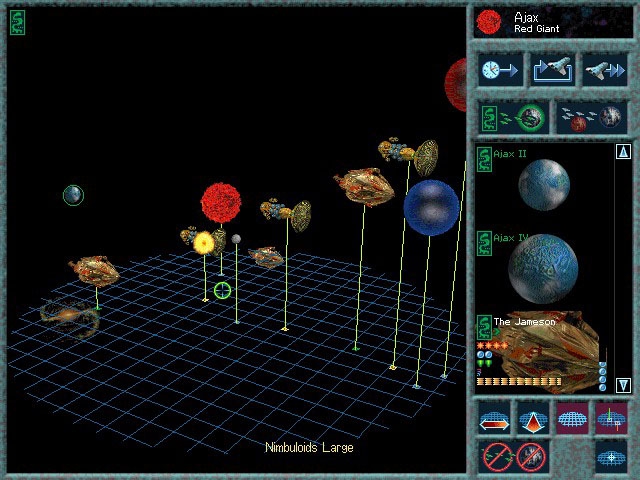
Task: Click the green species icon in the corner
Action: click(x=18, y=22)
